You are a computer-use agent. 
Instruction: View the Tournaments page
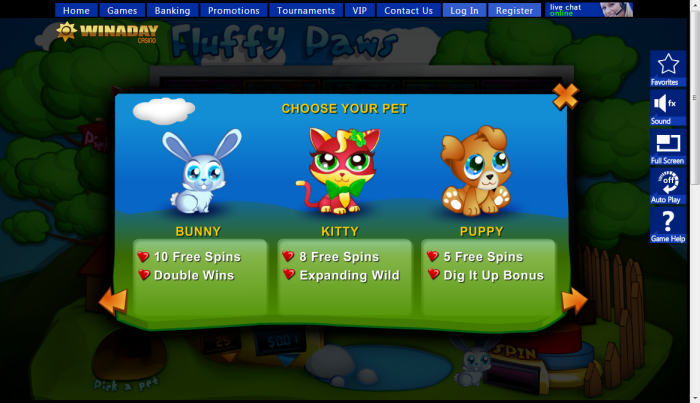click(306, 11)
